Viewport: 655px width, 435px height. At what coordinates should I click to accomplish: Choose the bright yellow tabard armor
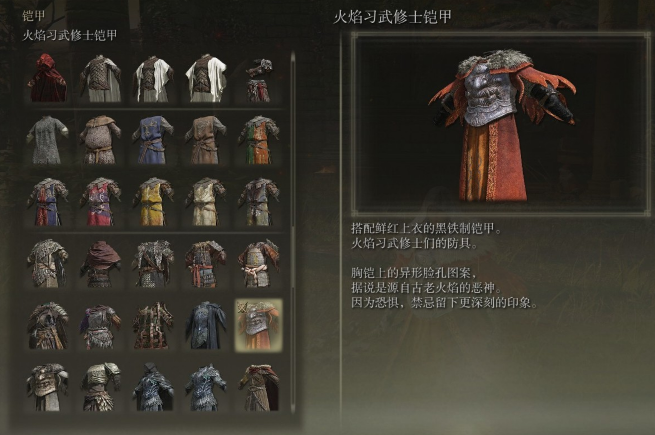[x=153, y=201]
